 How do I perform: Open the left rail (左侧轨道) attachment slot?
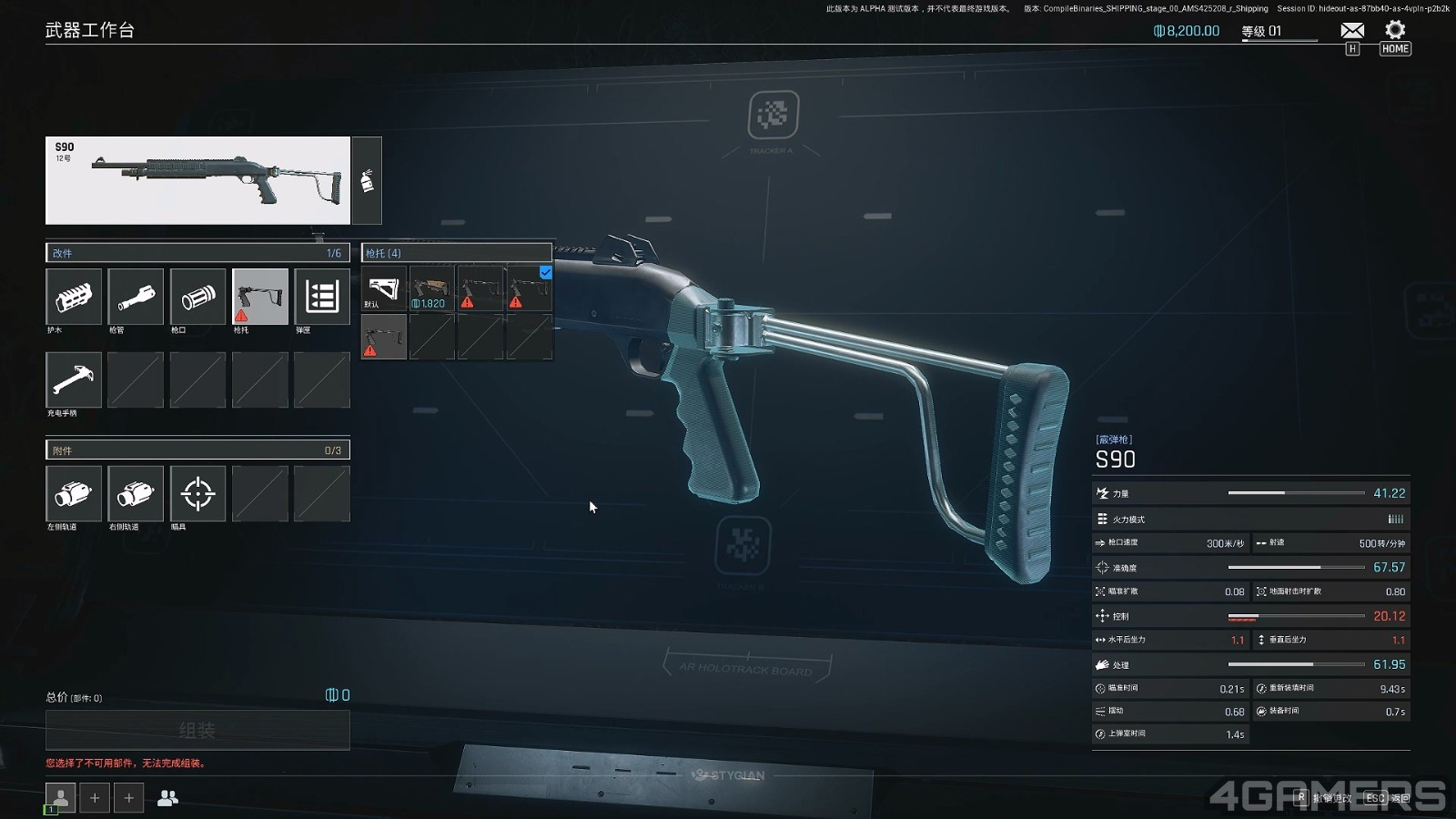tap(74, 494)
